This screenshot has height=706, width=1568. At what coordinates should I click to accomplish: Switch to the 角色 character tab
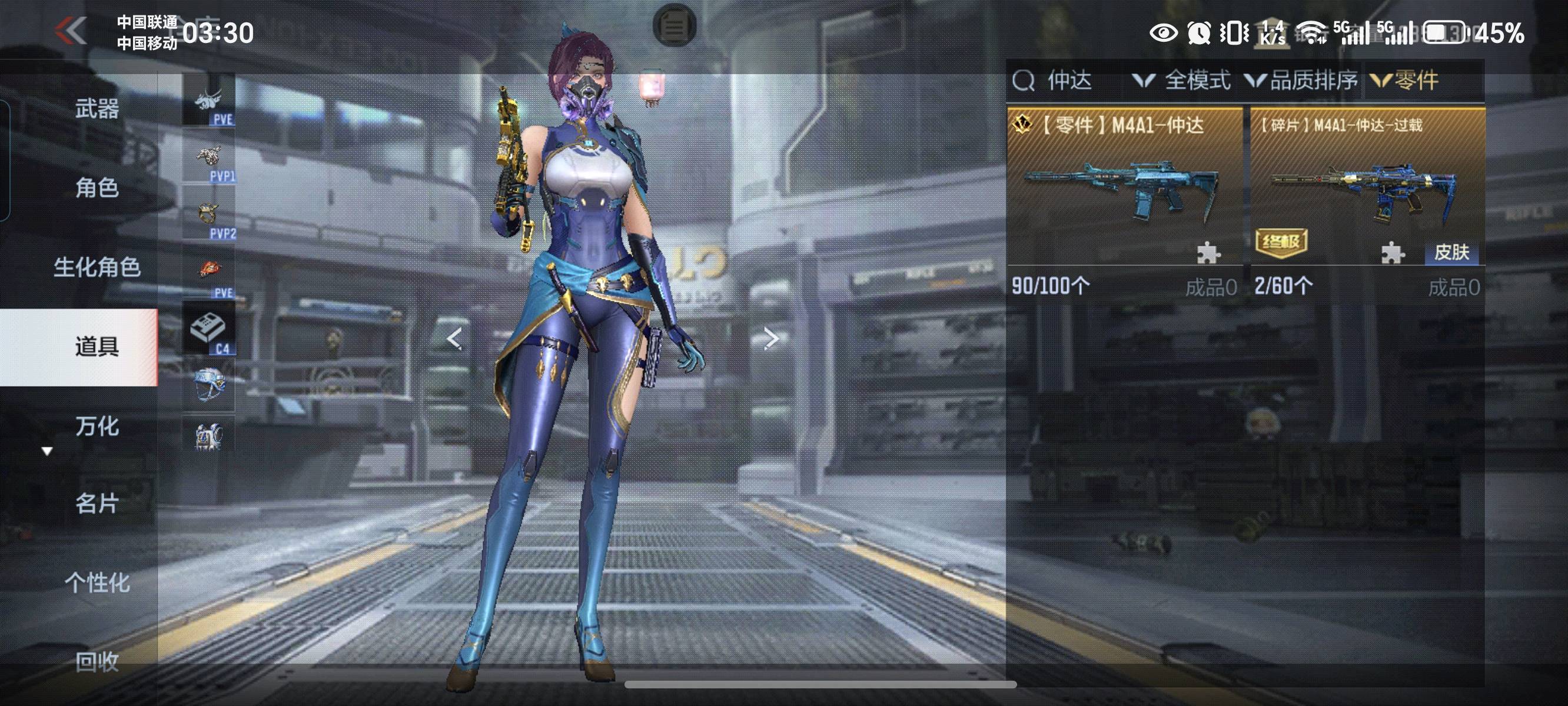[x=97, y=188]
